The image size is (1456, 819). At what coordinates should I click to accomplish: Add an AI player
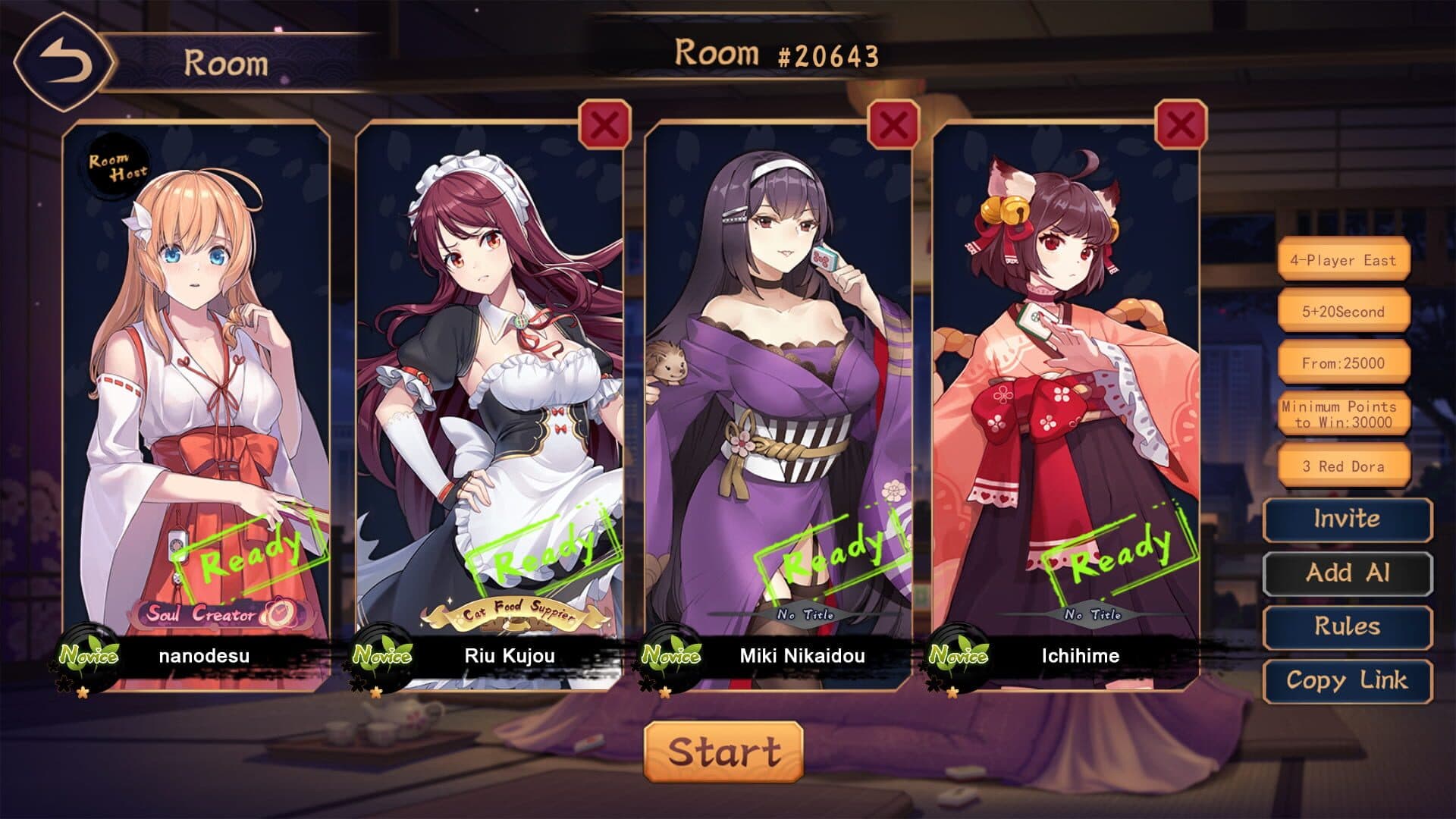(x=1347, y=573)
